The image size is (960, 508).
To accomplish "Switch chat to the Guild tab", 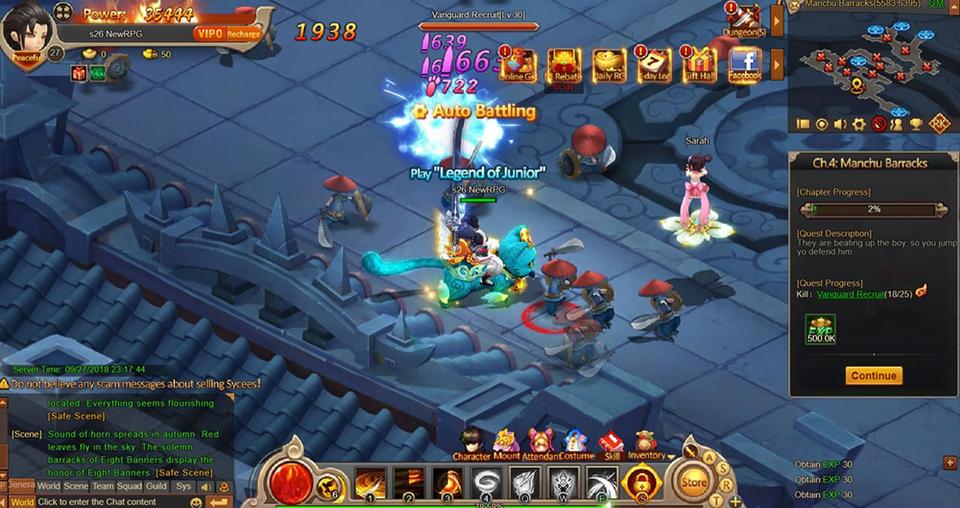I will coord(155,486).
